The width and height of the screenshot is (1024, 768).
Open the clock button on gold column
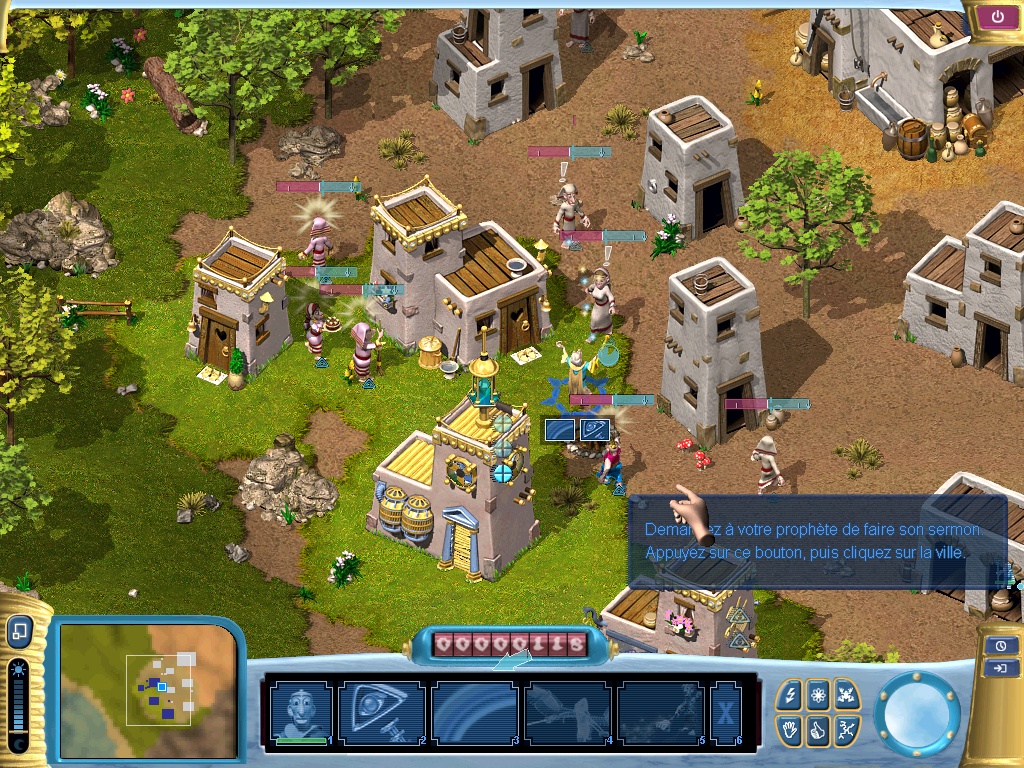[x=1001, y=645]
